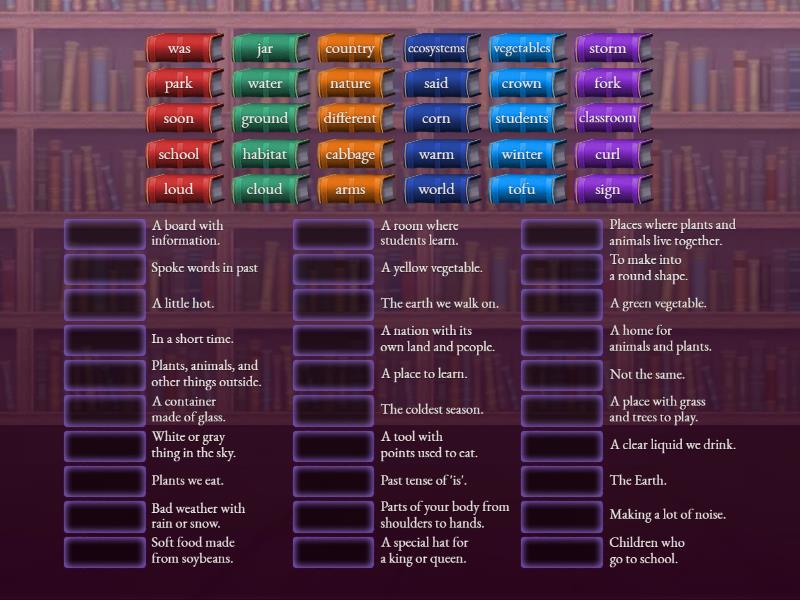Viewport: 800px width, 600px height.
Task: Pick the 'students' book tile
Action: [522, 118]
